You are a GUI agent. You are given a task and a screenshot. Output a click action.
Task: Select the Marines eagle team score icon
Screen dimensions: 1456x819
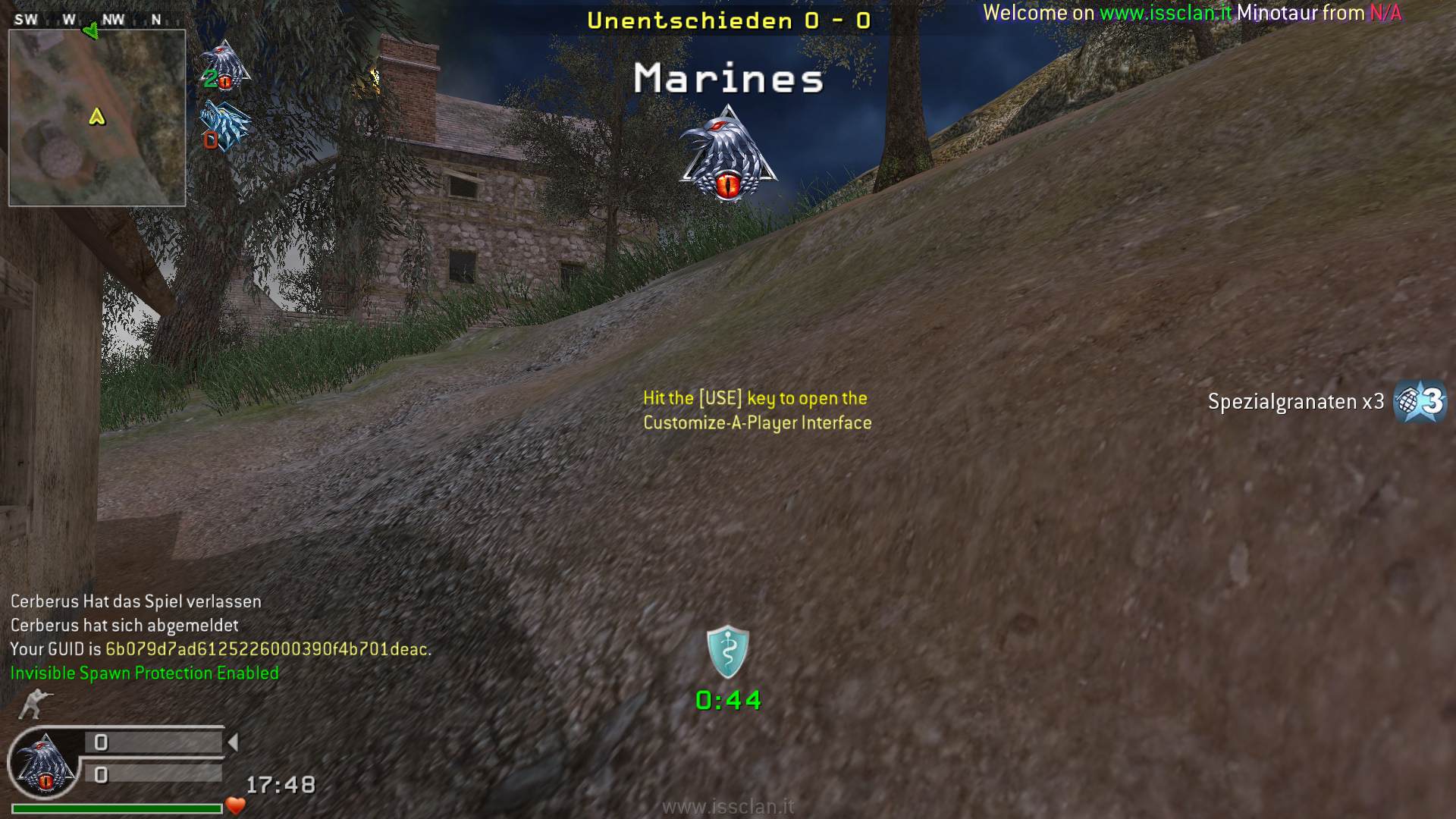coord(225,65)
